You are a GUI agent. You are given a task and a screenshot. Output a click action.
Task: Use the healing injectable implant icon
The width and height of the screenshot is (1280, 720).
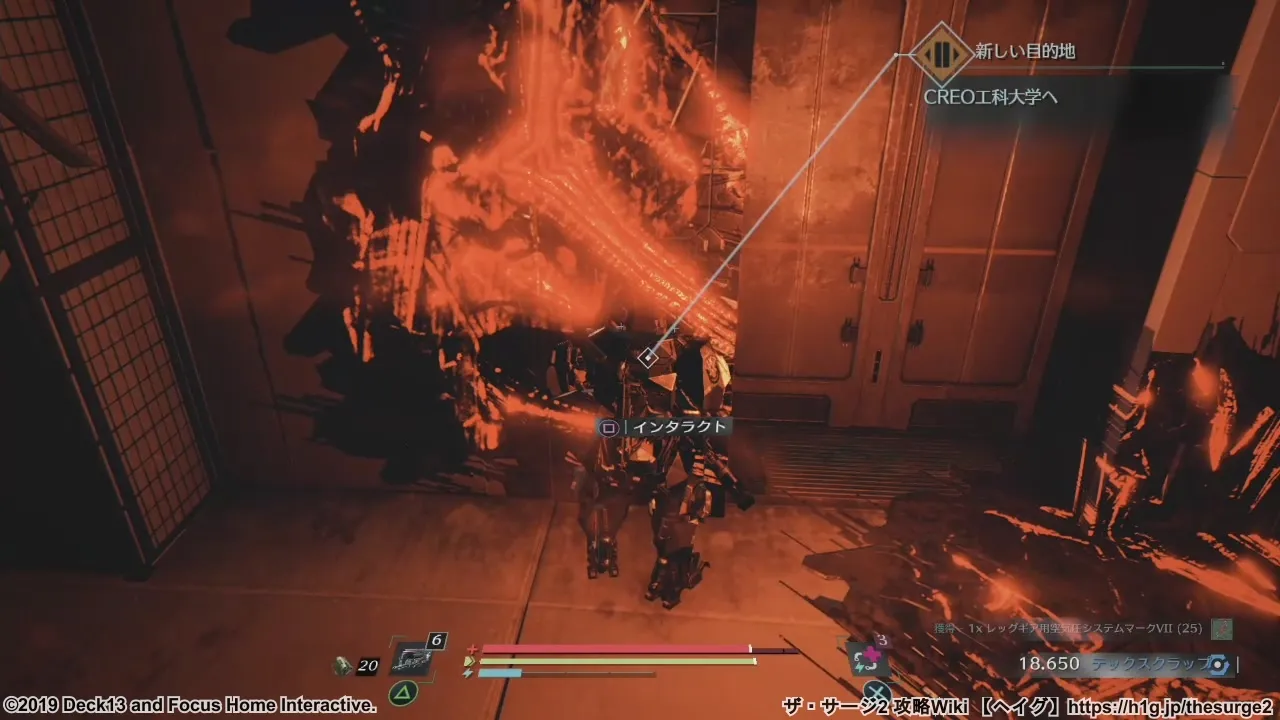(867, 657)
